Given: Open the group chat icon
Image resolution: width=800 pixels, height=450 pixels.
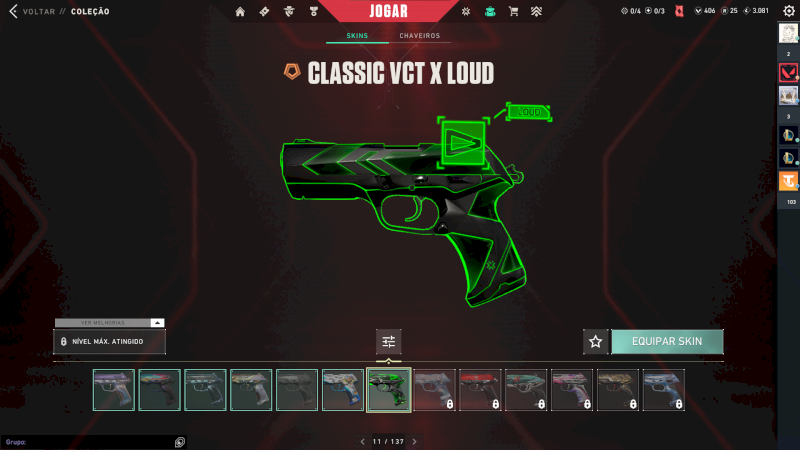Looking at the screenshot, I should (179, 441).
